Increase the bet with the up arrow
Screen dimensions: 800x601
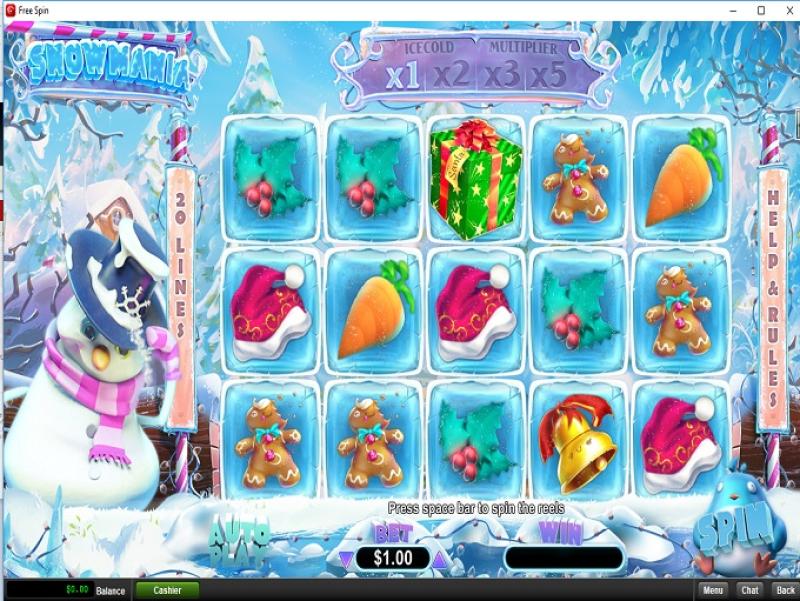[x=439, y=558]
